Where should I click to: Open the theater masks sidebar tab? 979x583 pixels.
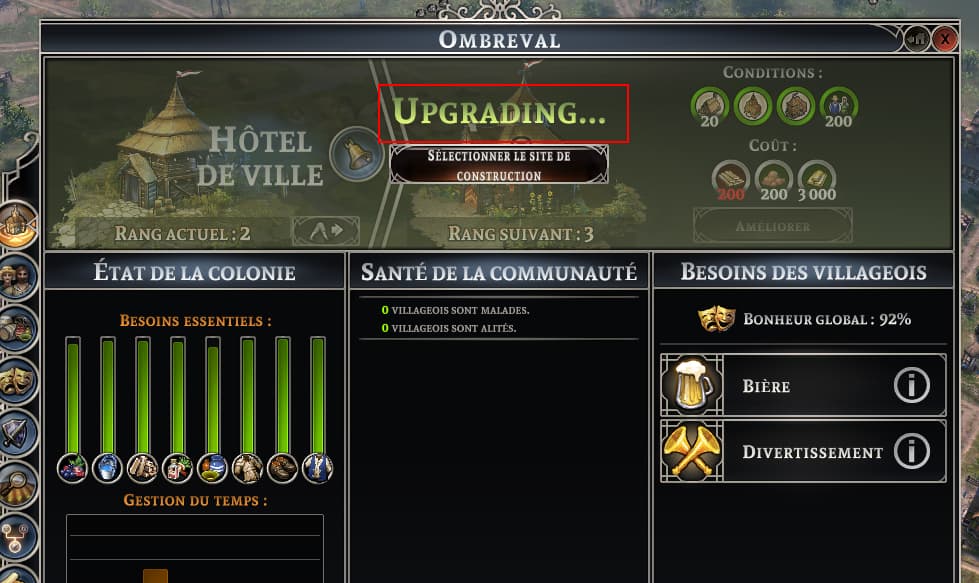pyautogui.click(x=17, y=381)
